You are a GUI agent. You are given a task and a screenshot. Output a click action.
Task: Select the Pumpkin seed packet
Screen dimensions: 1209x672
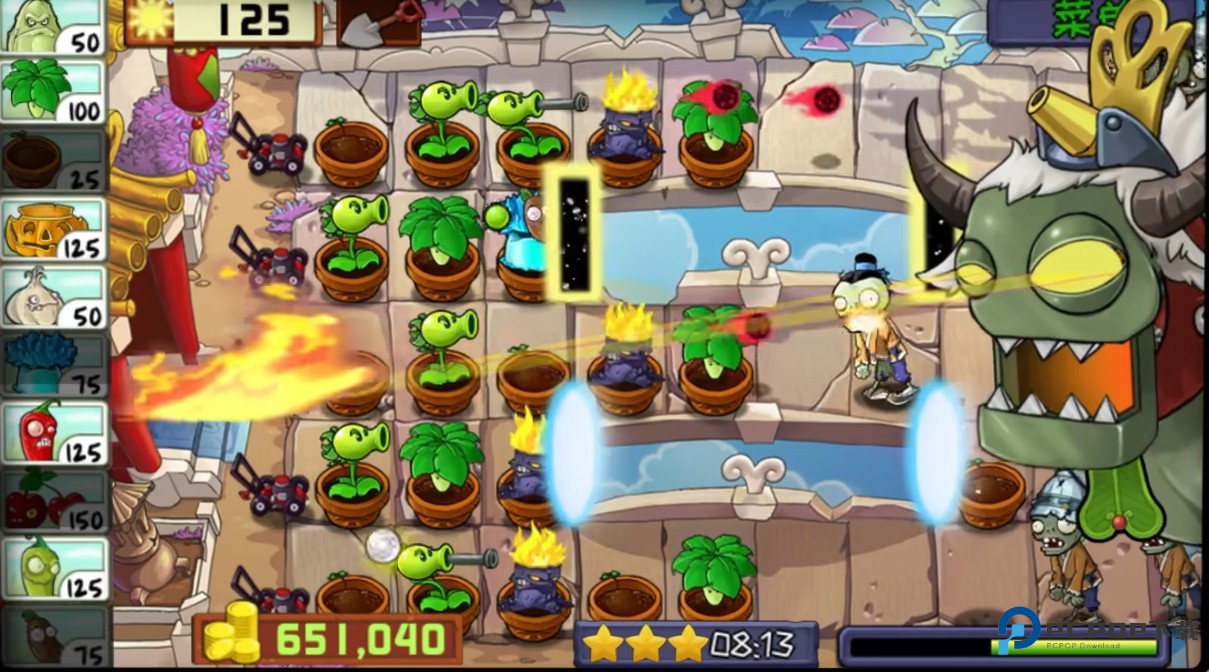[x=54, y=228]
